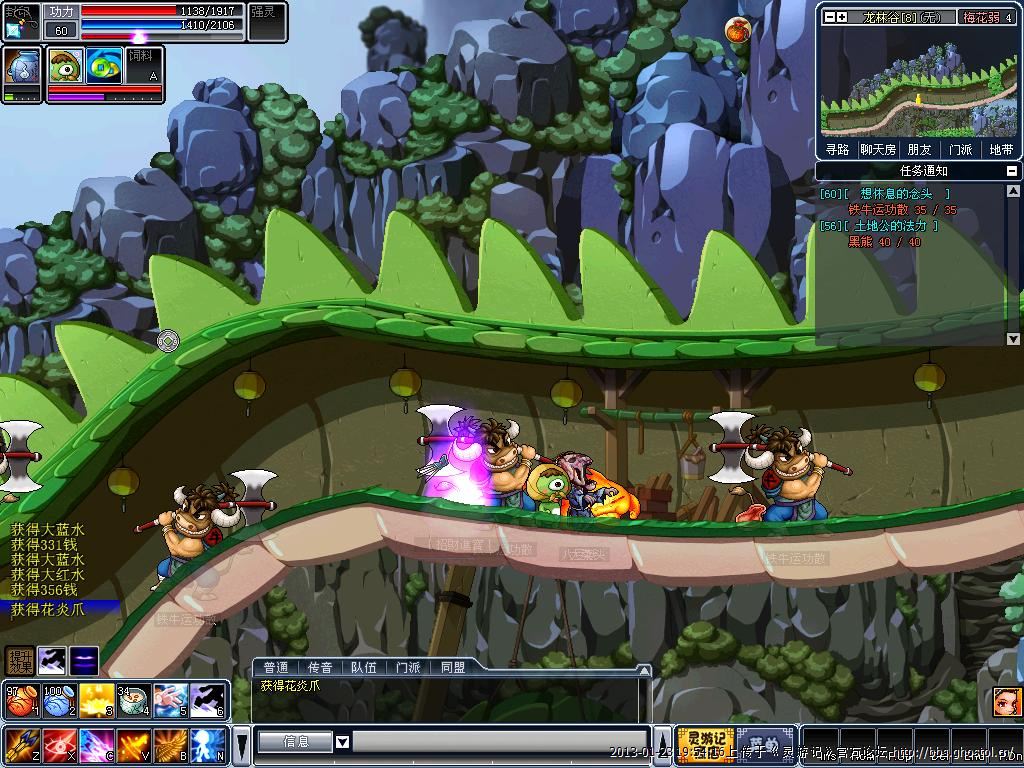Open the 寻路 pathfinding button
This screenshot has width=1024, height=768.
[837, 149]
